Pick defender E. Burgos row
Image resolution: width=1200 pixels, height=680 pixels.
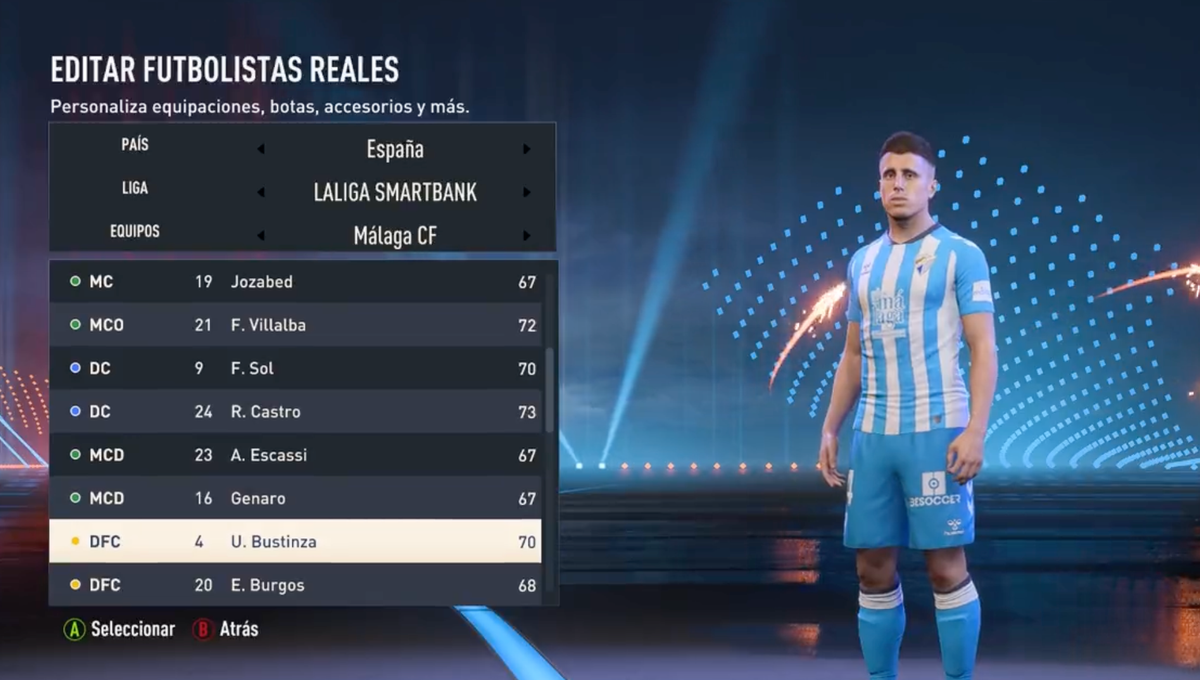pyautogui.click(x=295, y=585)
